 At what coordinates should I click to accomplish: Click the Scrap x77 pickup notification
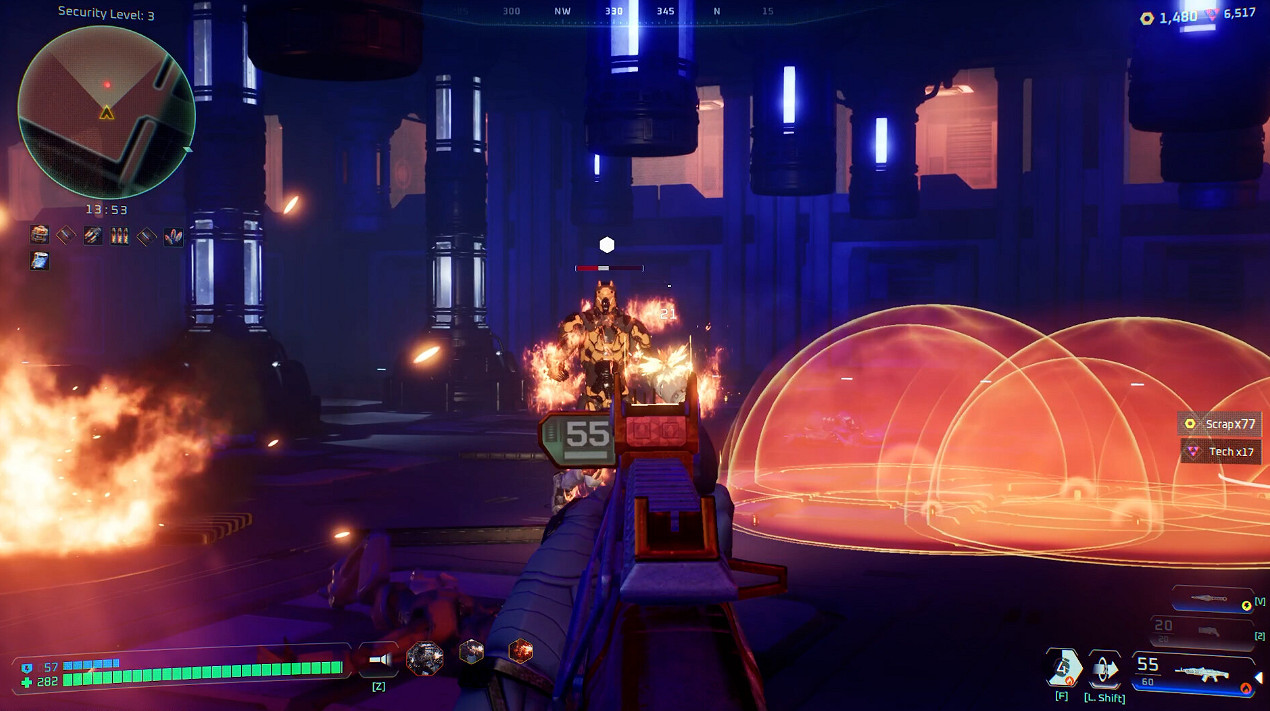[x=1219, y=424]
